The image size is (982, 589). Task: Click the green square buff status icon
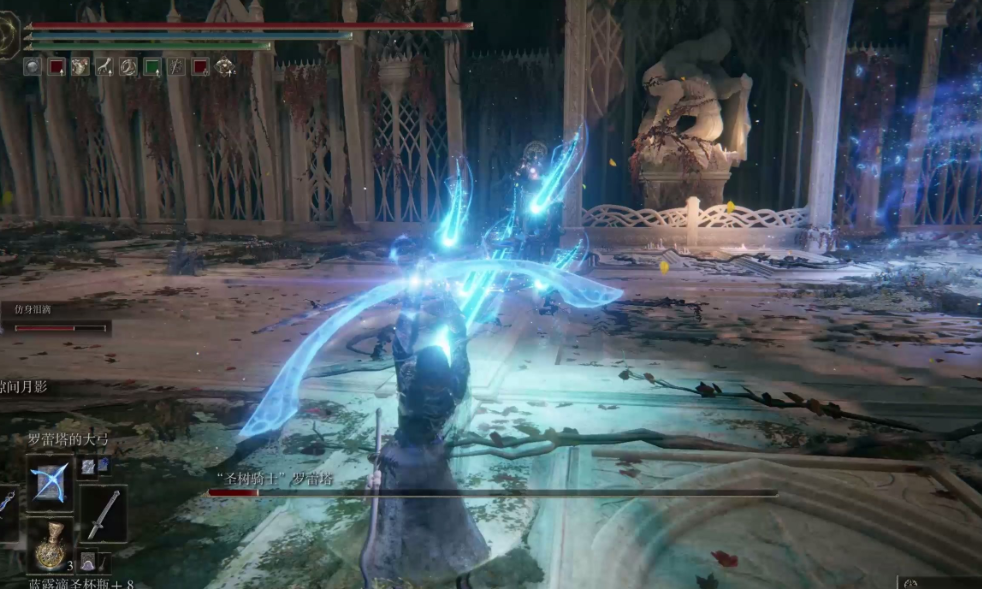coord(152,67)
